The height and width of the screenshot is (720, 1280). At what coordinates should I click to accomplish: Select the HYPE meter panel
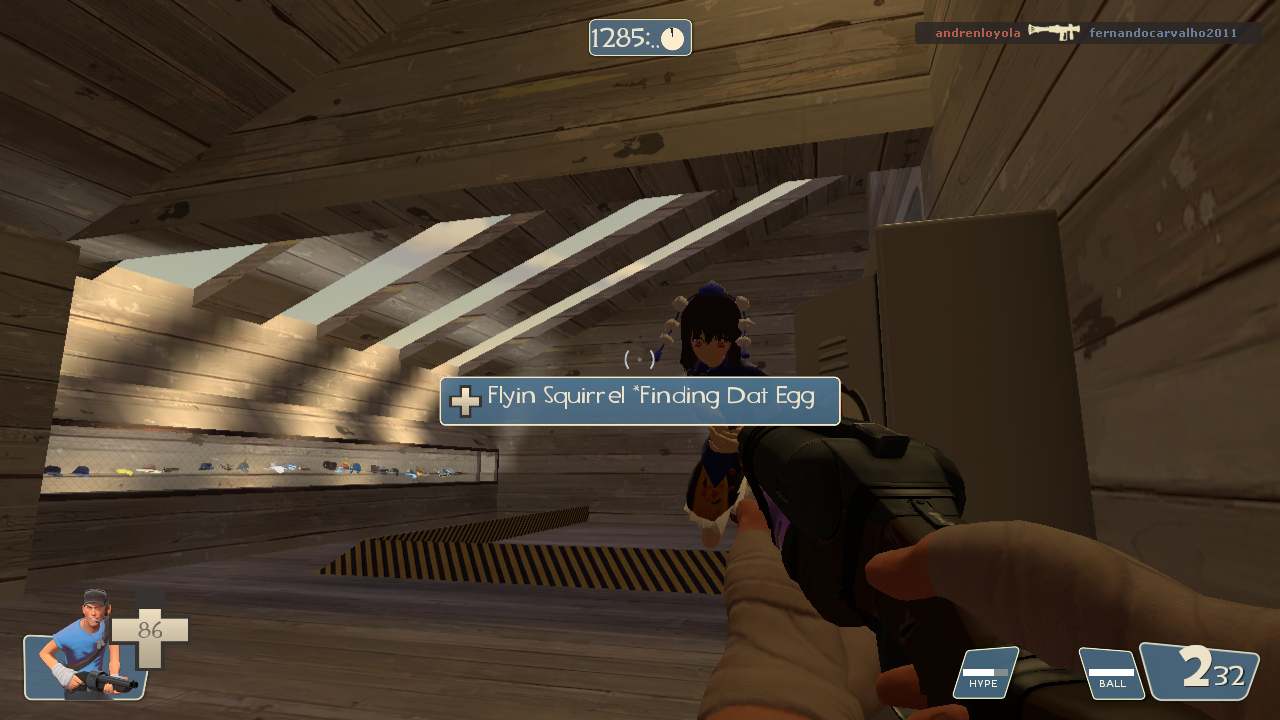point(985,673)
